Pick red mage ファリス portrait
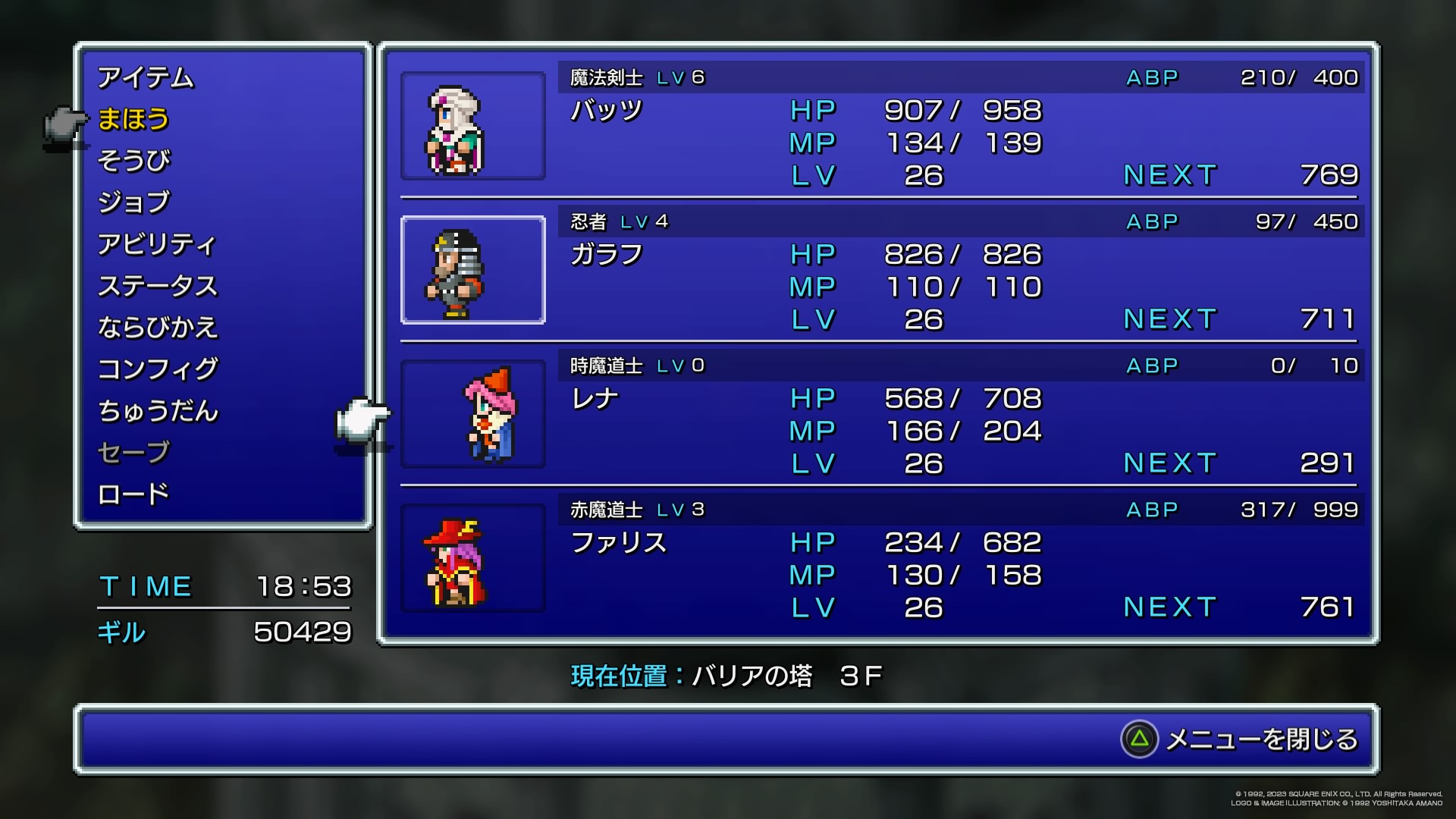The height and width of the screenshot is (819, 1456). (x=472, y=558)
